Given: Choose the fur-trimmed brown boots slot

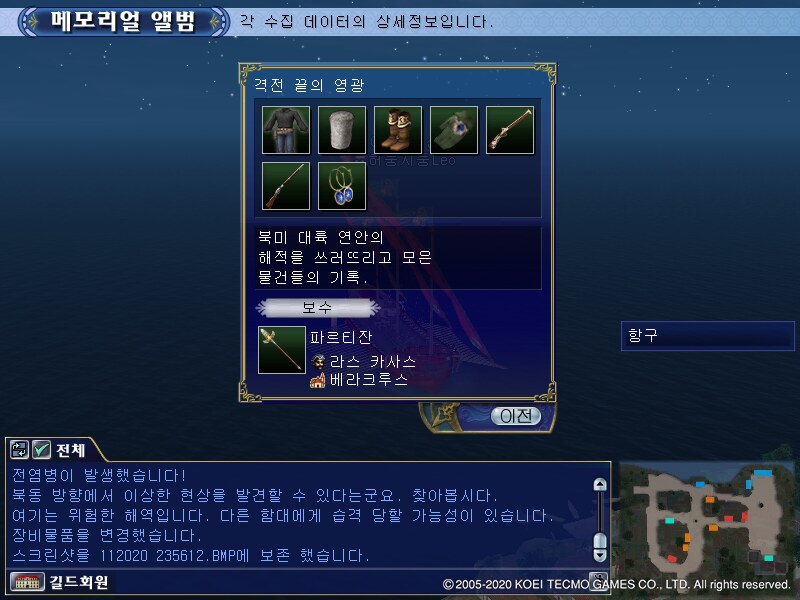Looking at the screenshot, I should coord(398,130).
